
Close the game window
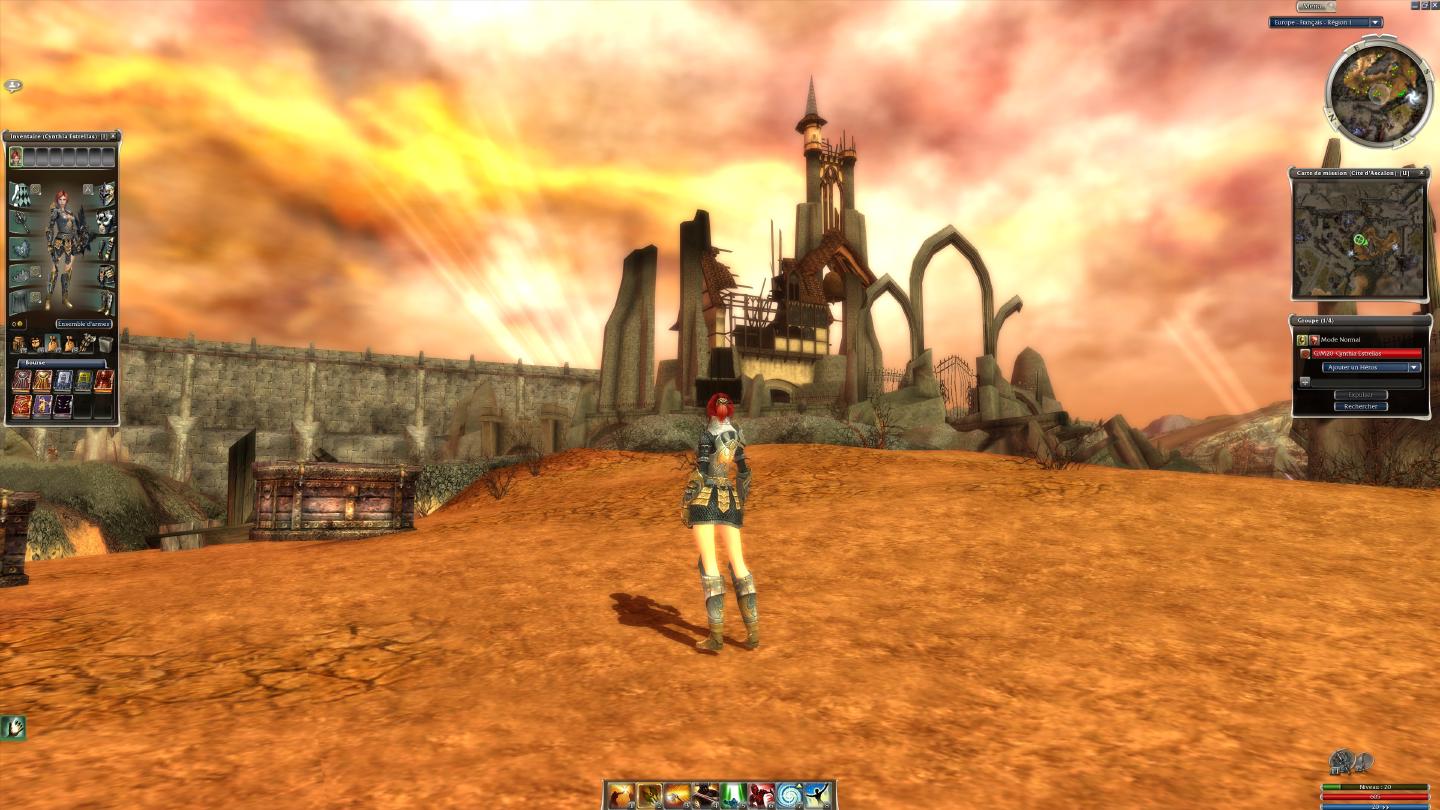point(1433,5)
